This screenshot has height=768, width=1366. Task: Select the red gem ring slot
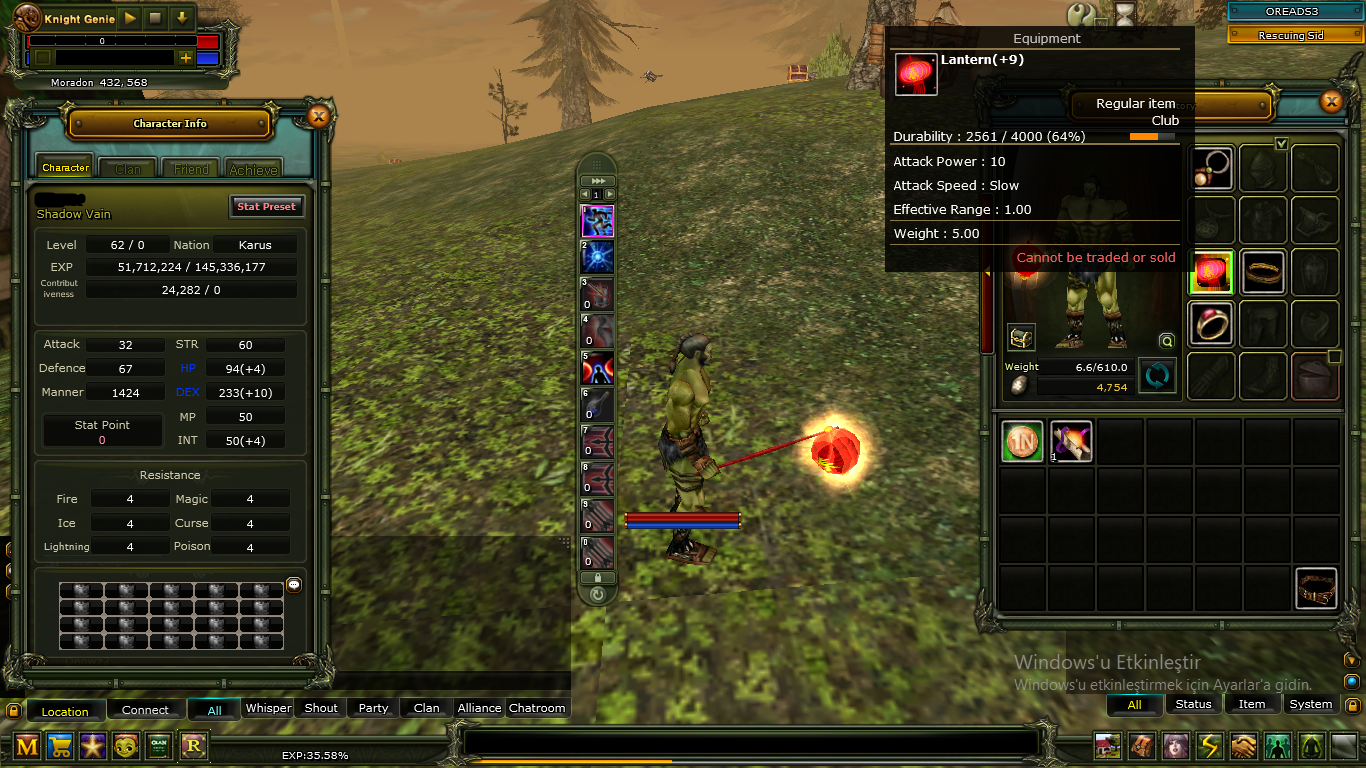coord(1211,324)
